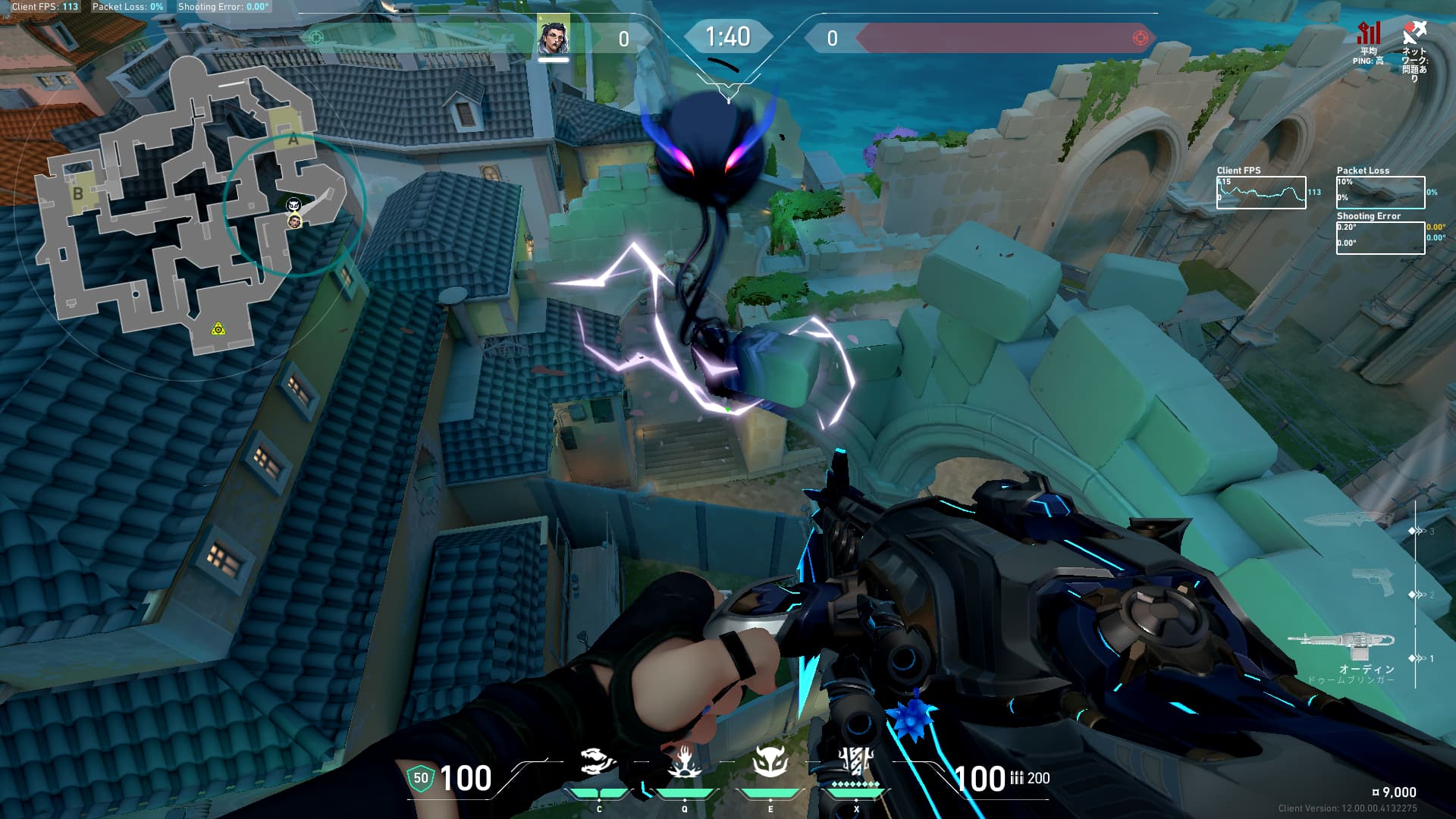The height and width of the screenshot is (819, 1456).
Task: Click the Client FPS graph
Action: click(1261, 193)
